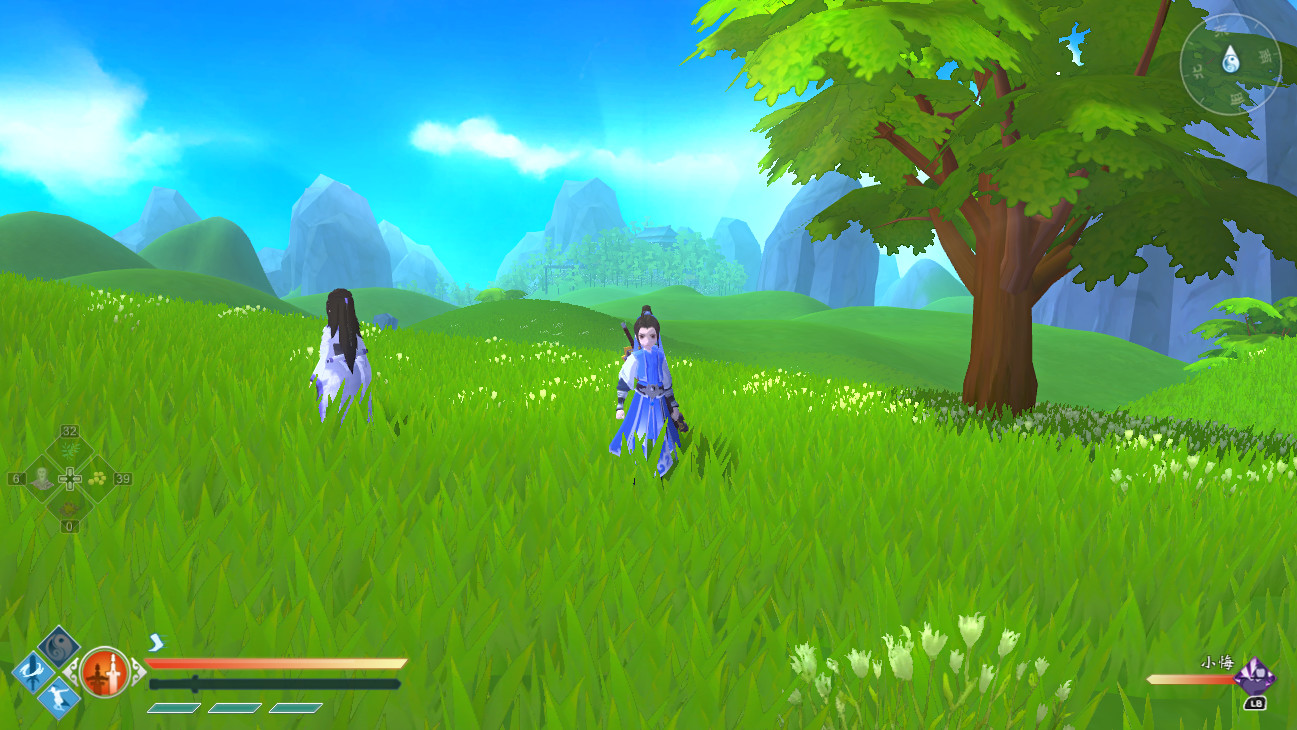Image resolution: width=1297 pixels, height=730 pixels.
Task: Click the water drop icon on the minimap
Action: tap(1231, 60)
